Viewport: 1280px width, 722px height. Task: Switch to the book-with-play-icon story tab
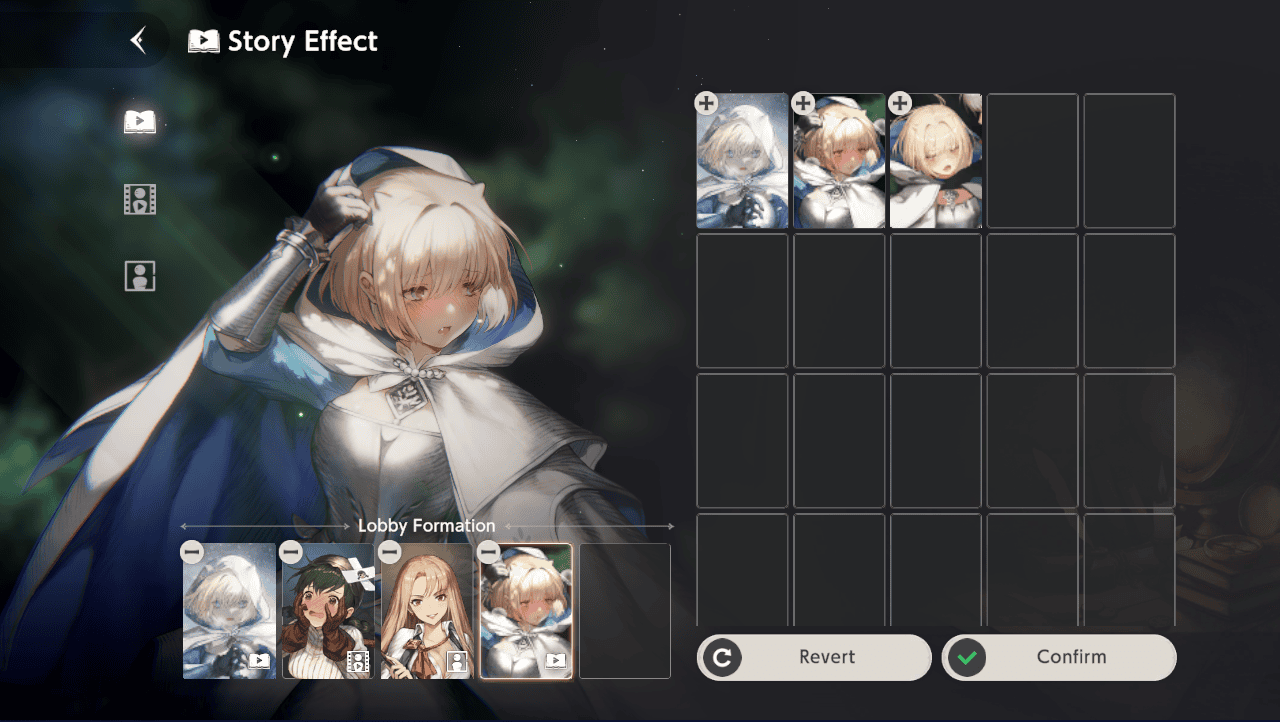point(140,122)
